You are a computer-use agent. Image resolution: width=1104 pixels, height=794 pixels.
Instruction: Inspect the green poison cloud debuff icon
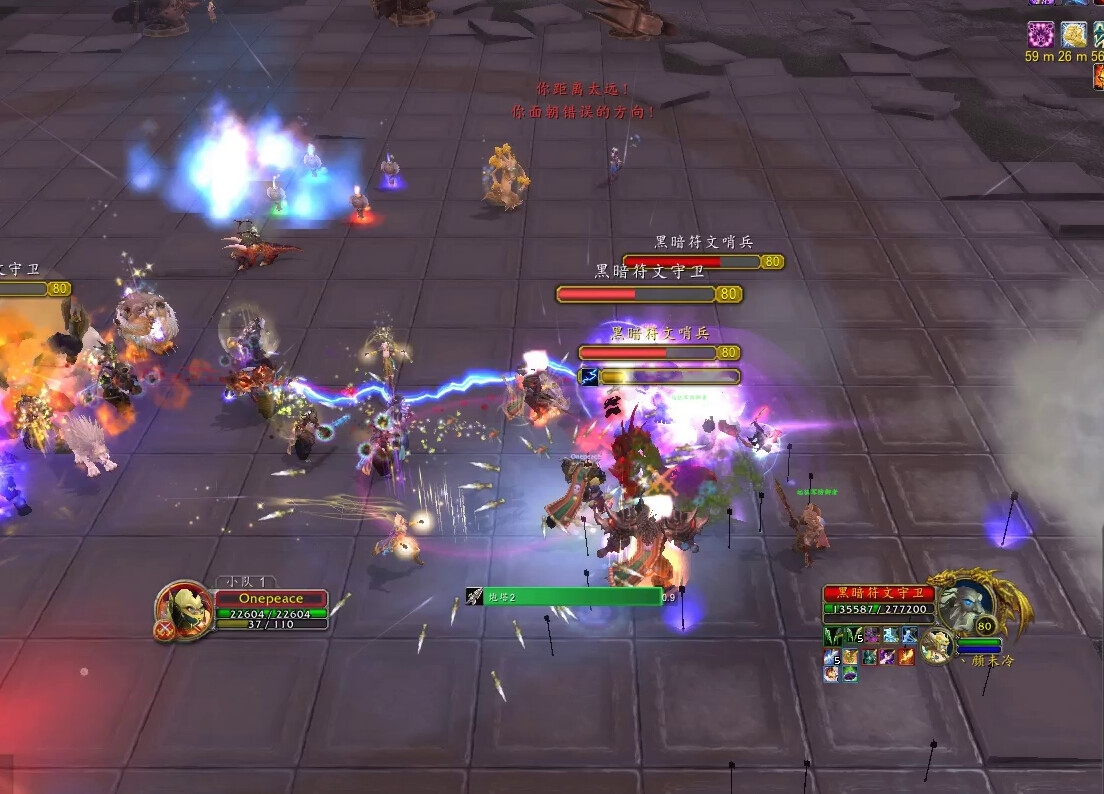click(849, 674)
